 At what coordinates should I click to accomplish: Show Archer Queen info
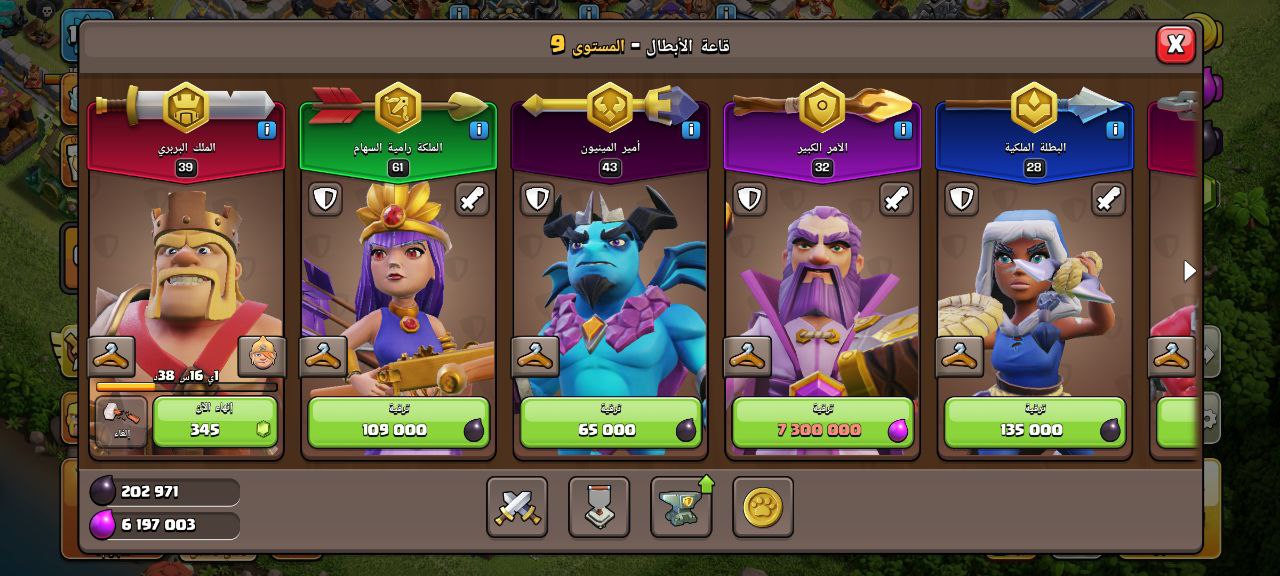[x=478, y=130]
